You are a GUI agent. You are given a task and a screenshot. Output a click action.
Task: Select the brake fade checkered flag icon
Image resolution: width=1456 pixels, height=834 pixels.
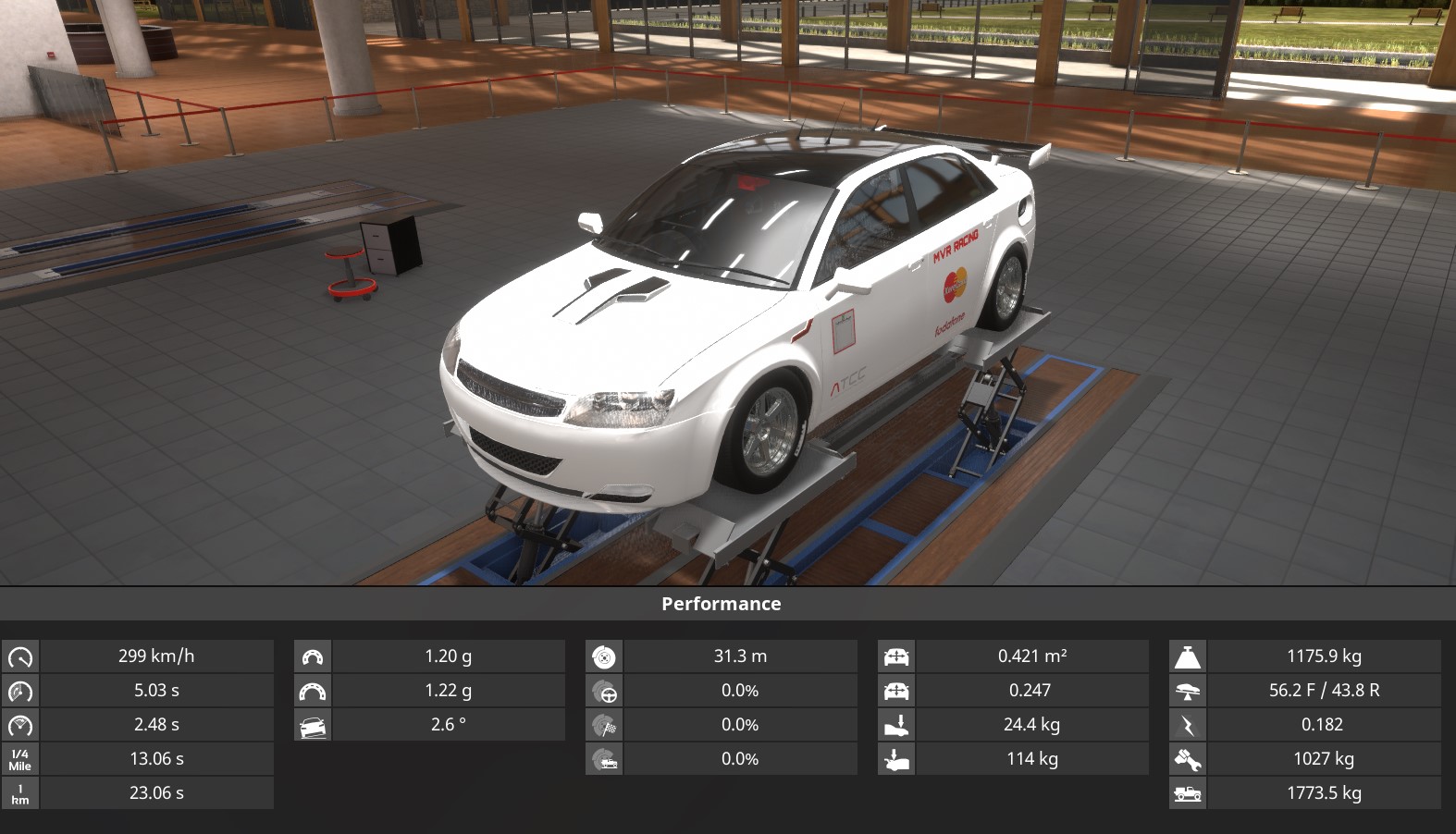point(604,725)
